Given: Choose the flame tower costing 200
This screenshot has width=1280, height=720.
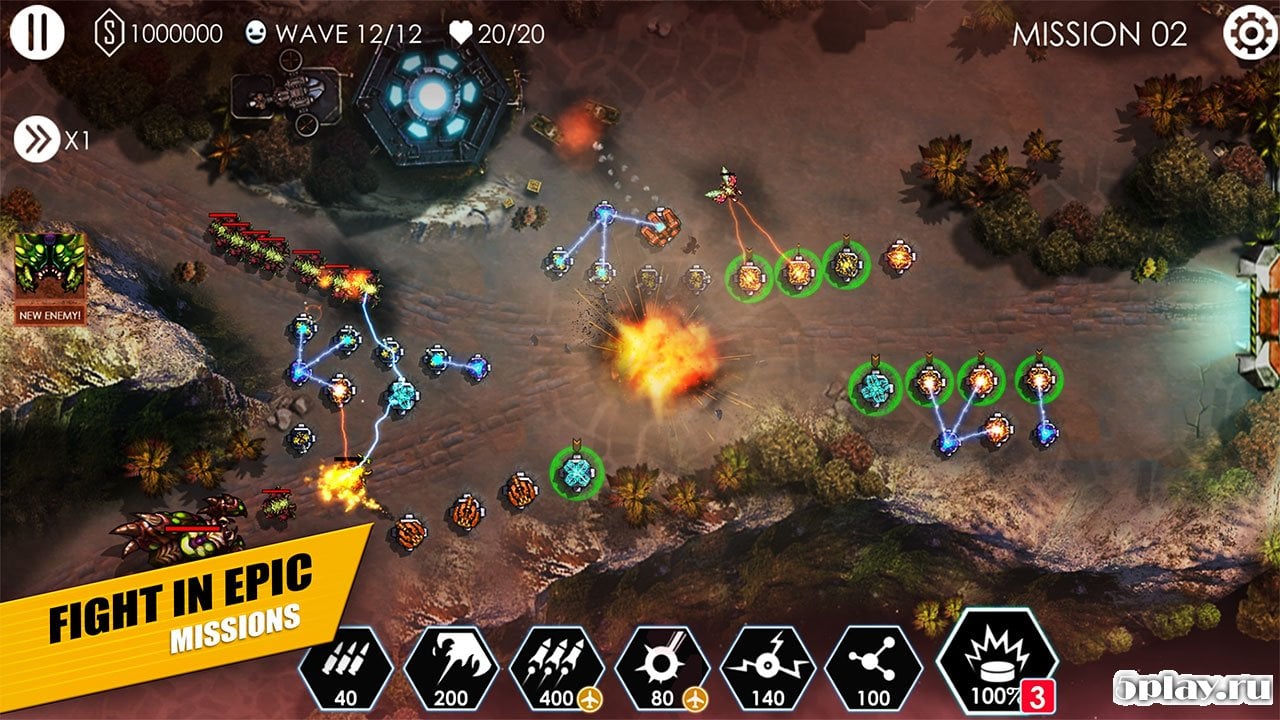Looking at the screenshot, I should (x=451, y=667).
